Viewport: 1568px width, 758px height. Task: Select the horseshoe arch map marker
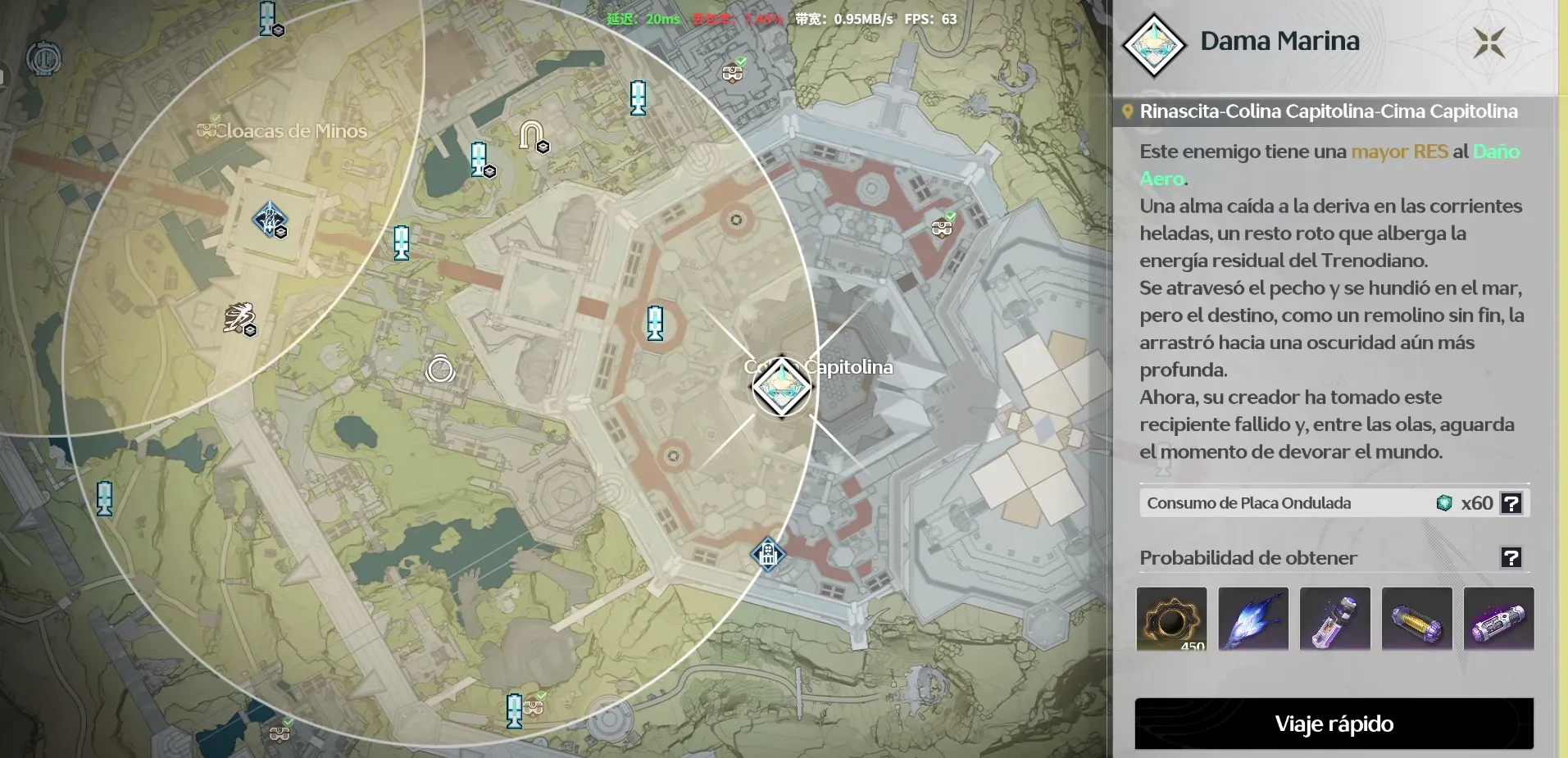click(x=532, y=134)
